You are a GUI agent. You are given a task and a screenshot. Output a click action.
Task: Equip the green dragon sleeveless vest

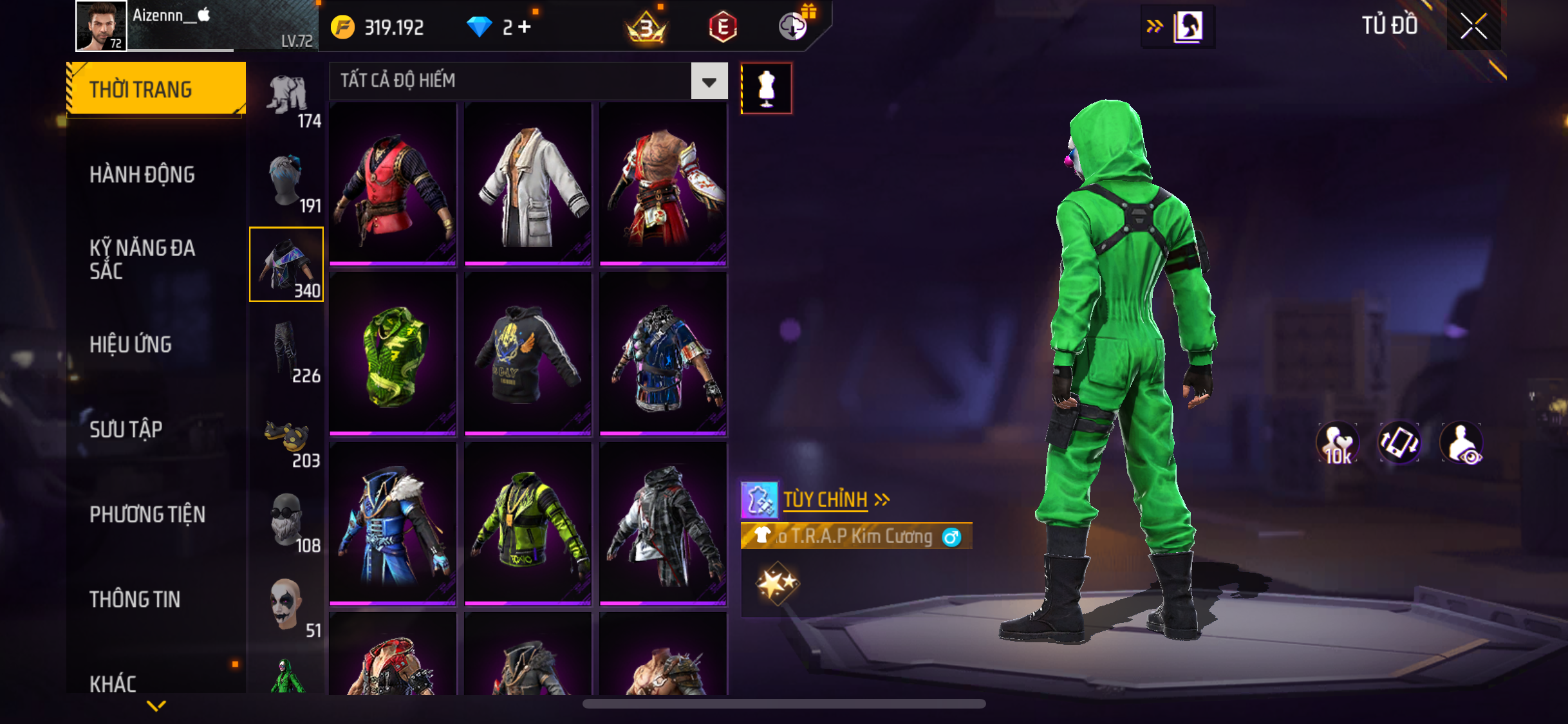pyautogui.click(x=393, y=354)
